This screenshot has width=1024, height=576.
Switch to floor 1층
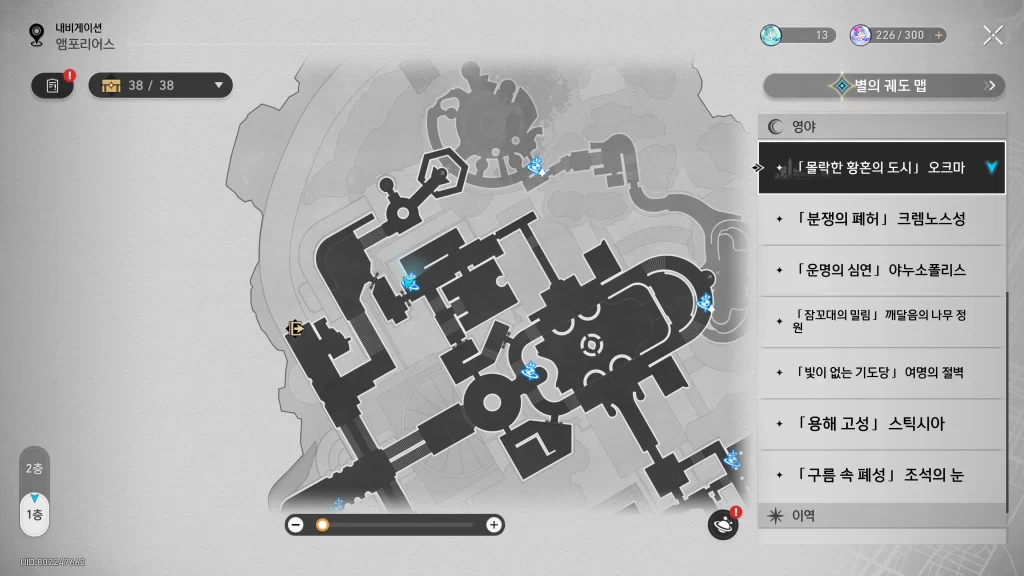pos(34,513)
